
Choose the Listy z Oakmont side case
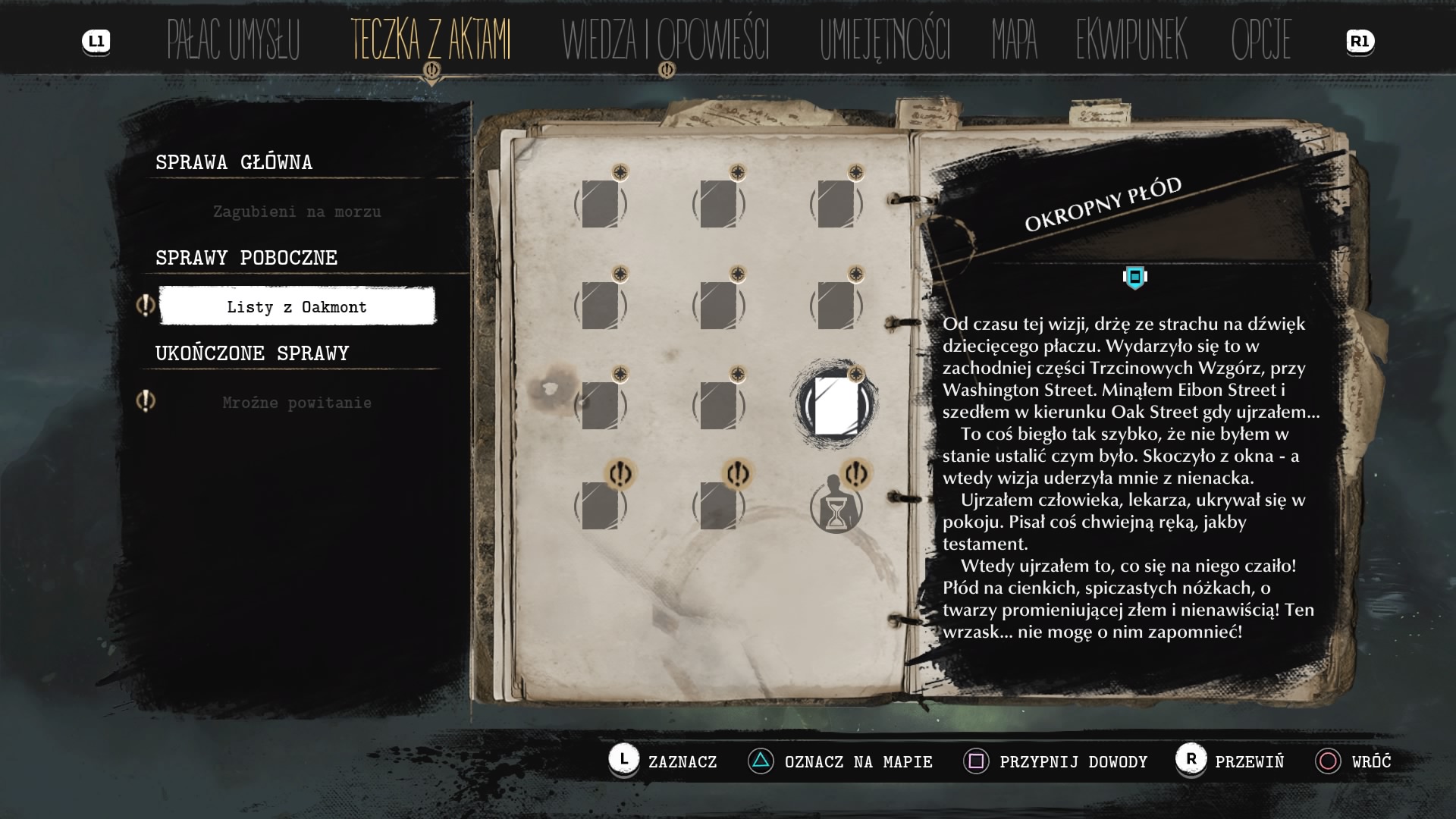pyautogui.click(x=297, y=306)
